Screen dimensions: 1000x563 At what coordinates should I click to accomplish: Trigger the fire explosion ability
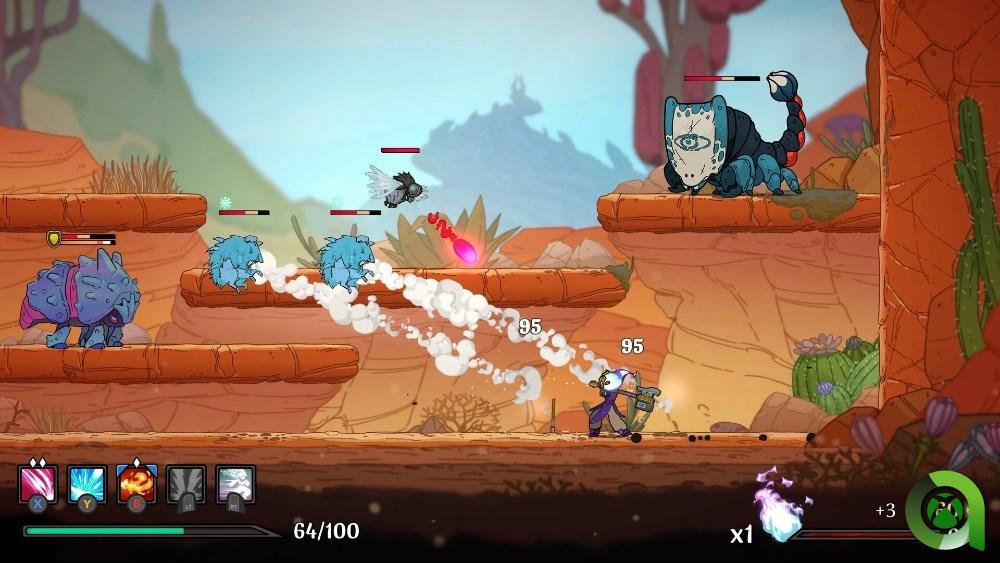pyautogui.click(x=136, y=484)
